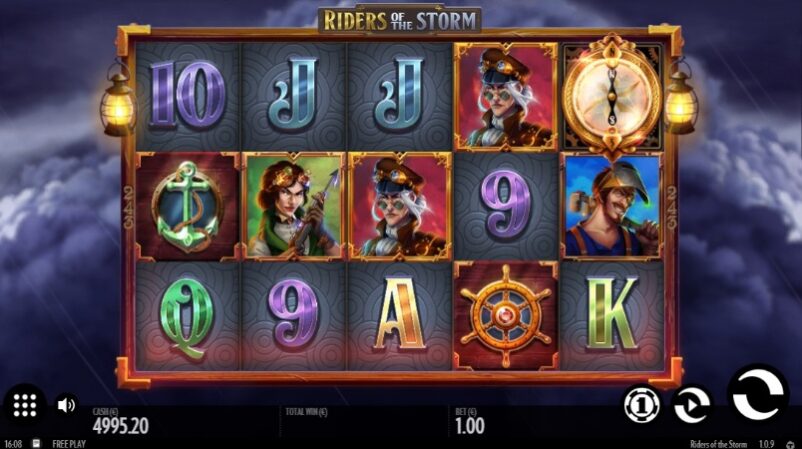This screenshot has height=449, width=802.
Task: Toggle the sound speaker icon
Action: 66,405
